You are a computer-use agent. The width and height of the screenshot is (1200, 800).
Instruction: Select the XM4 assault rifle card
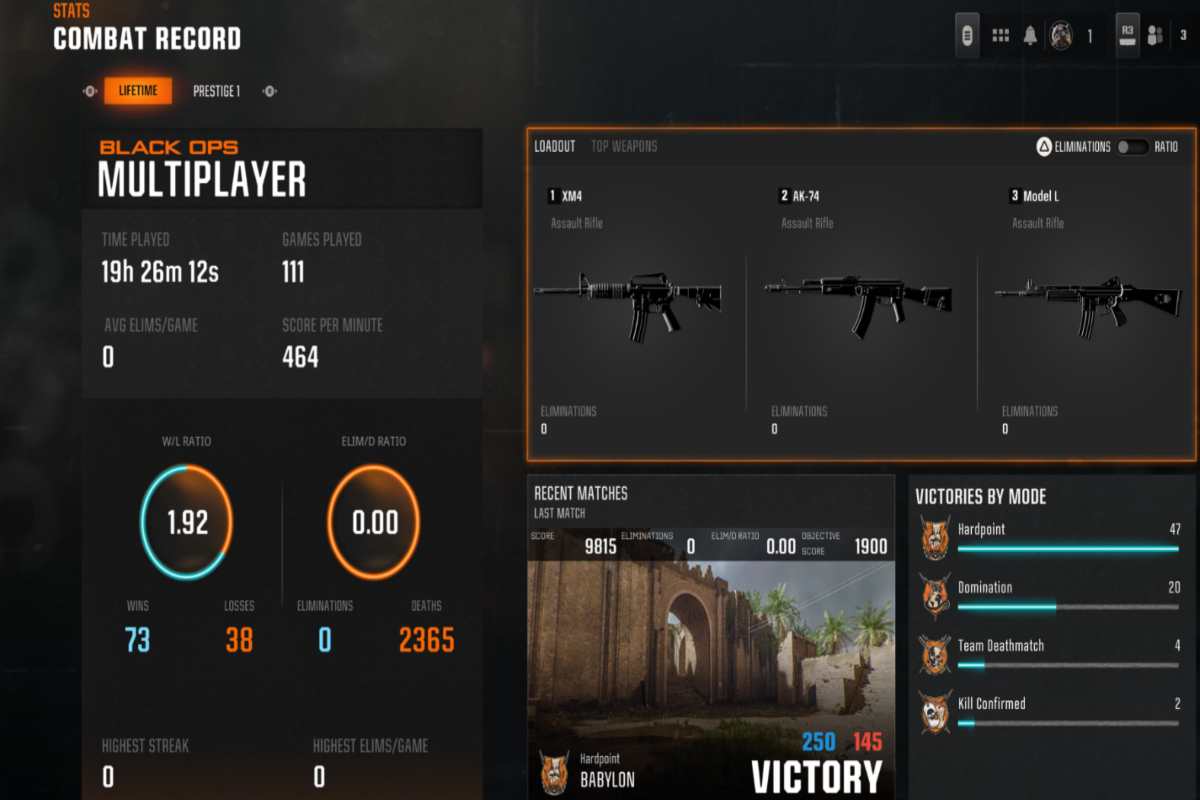tap(628, 300)
